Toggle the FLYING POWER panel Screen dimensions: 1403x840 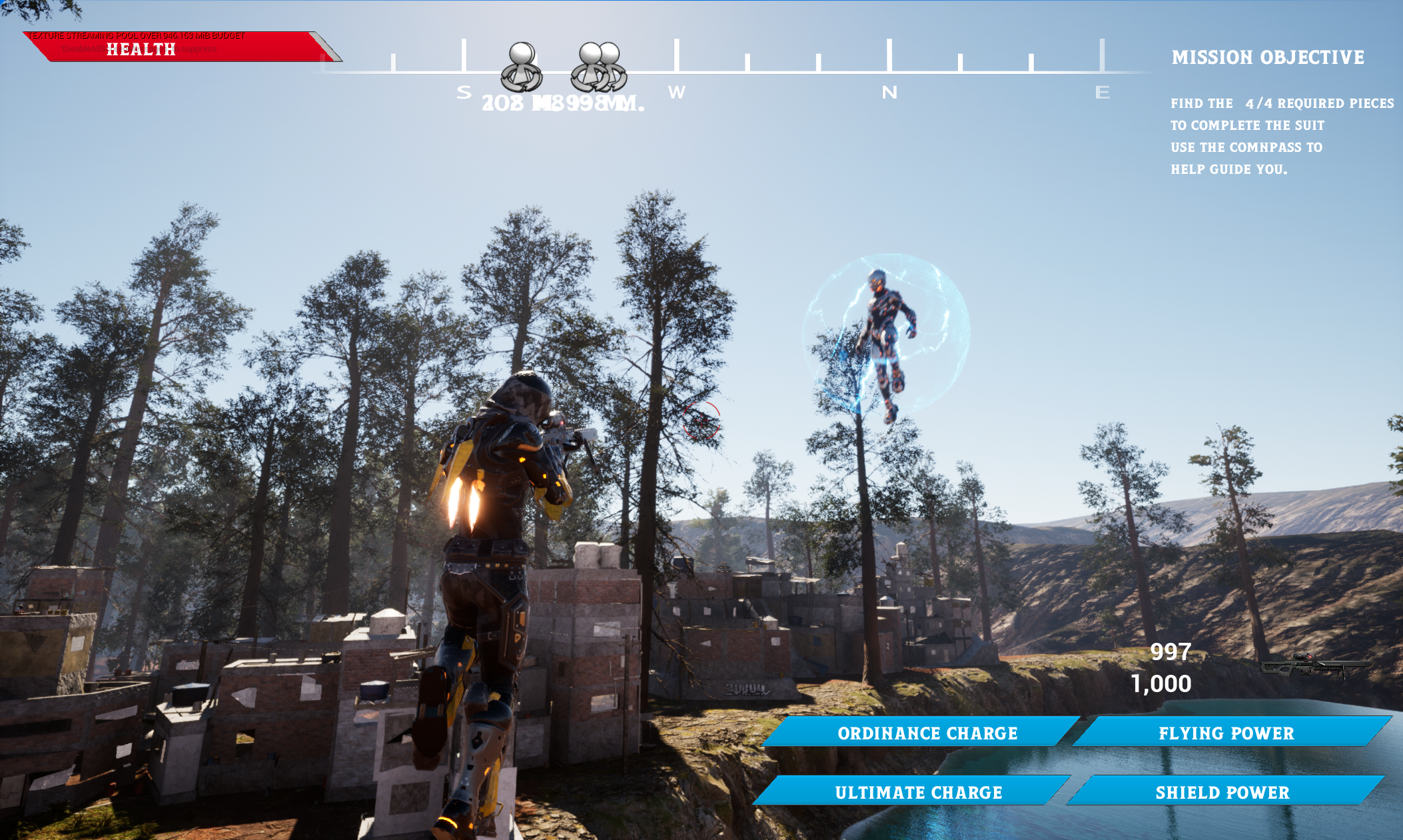(1226, 733)
